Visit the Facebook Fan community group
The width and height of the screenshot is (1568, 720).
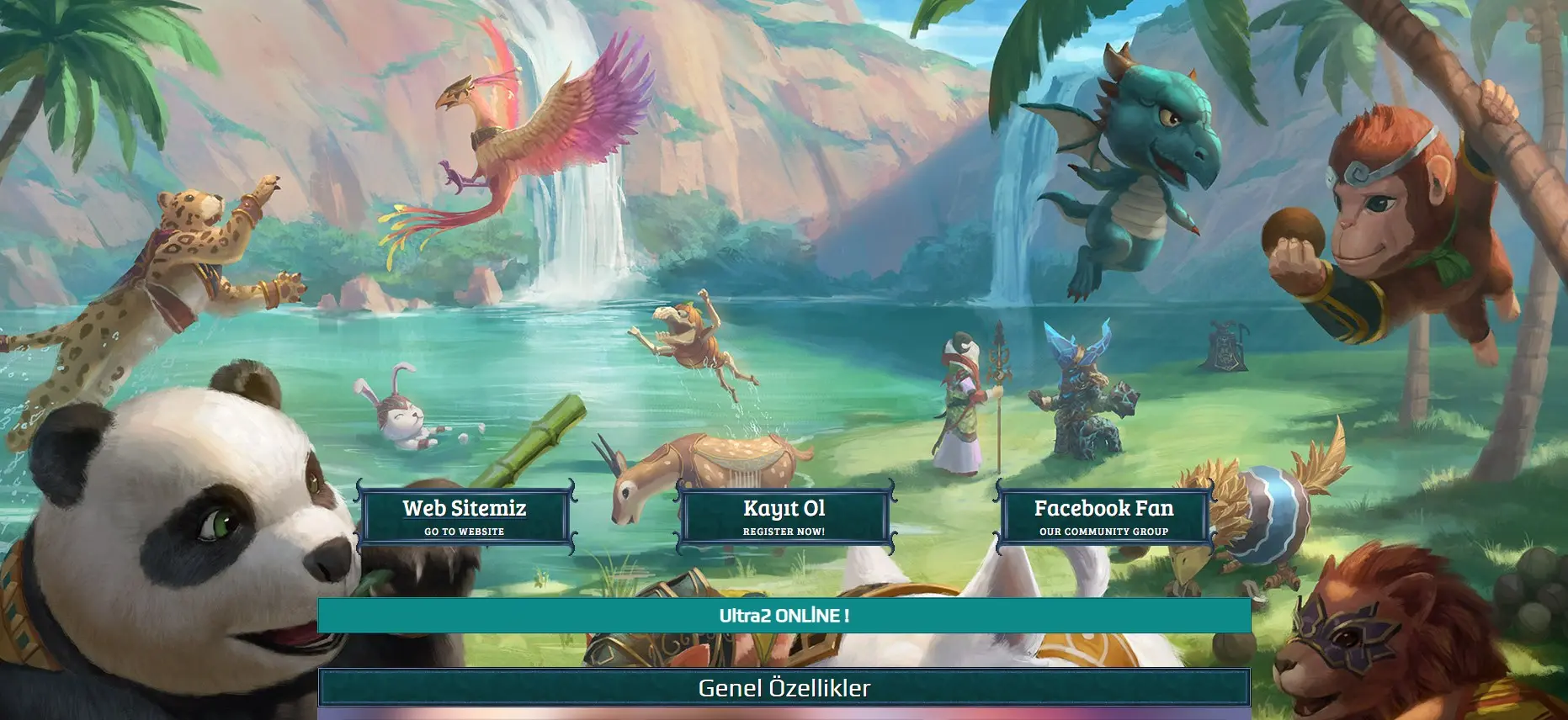pyautogui.click(x=1103, y=517)
